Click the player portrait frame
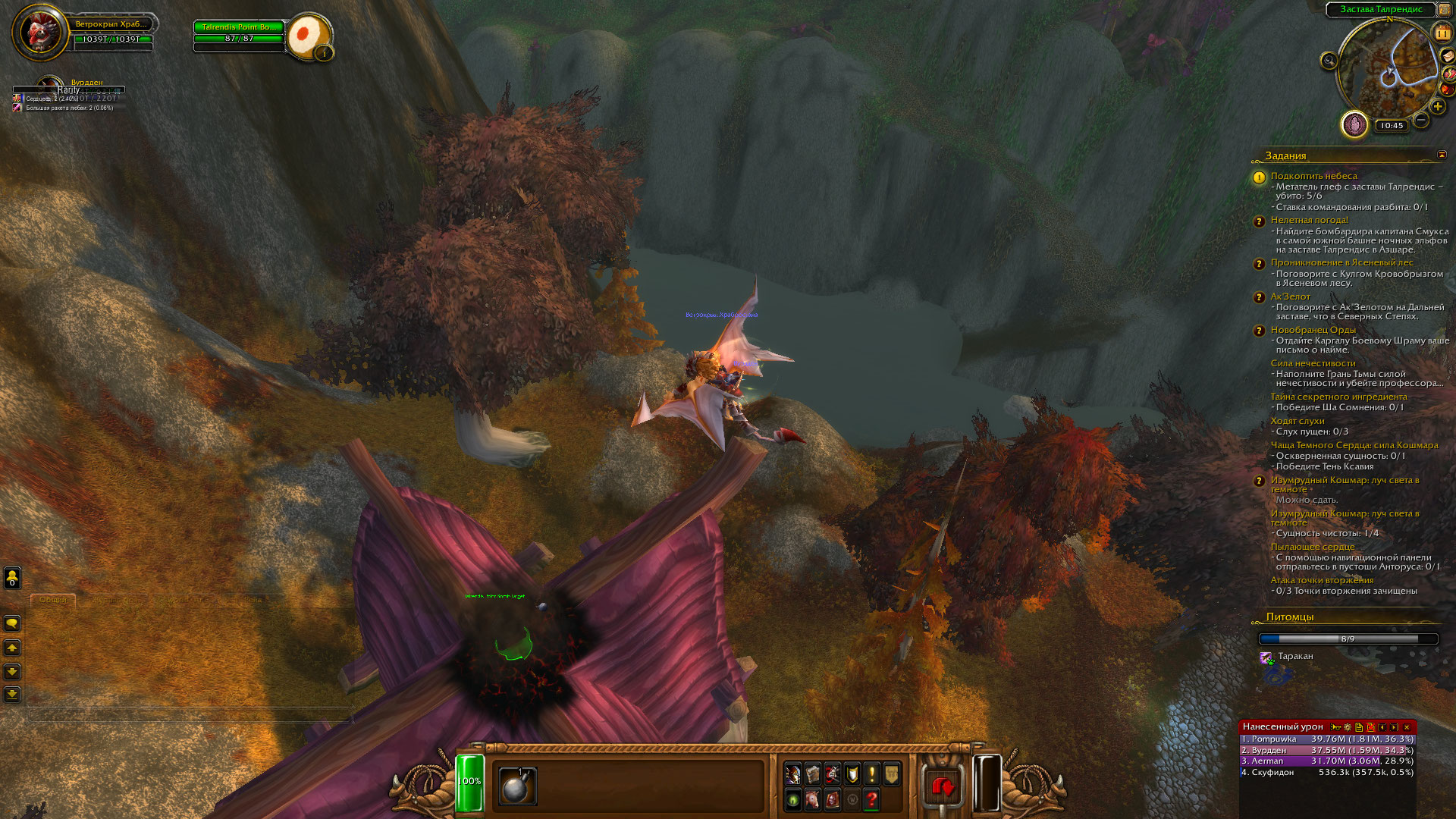Image resolution: width=1456 pixels, height=819 pixels. 38,32
